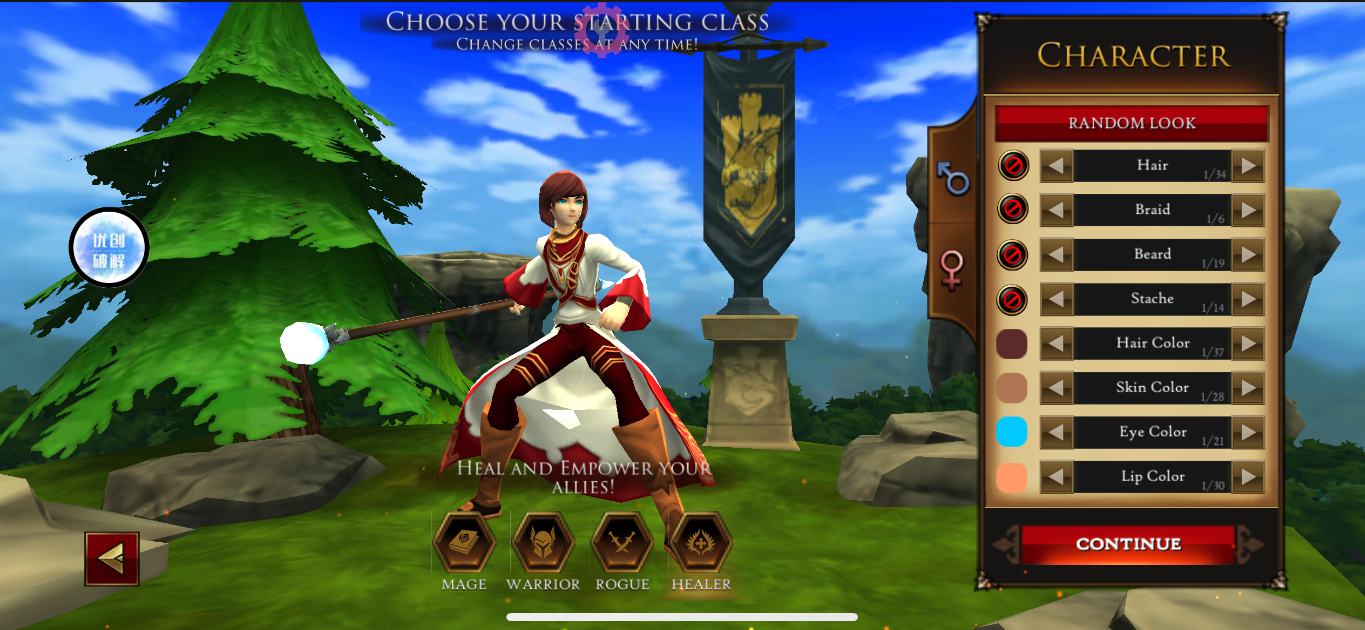
Task: Click the Random Look button
Action: point(1132,123)
